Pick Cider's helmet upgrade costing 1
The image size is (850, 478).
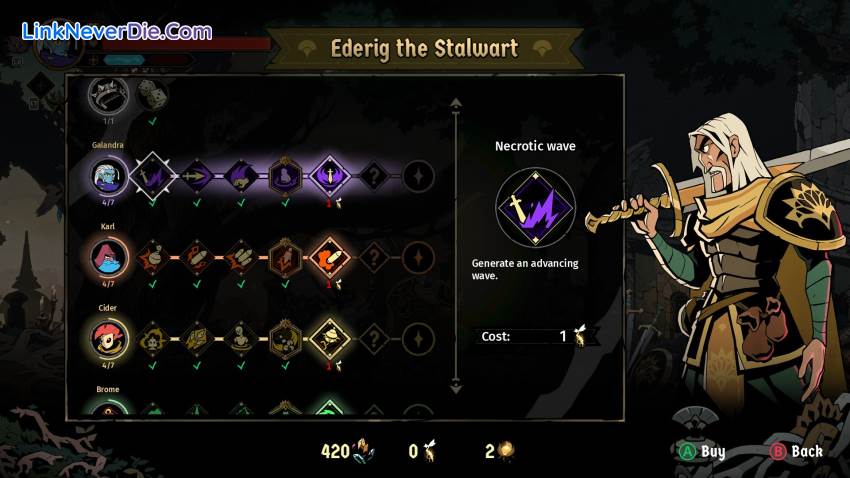click(330, 339)
